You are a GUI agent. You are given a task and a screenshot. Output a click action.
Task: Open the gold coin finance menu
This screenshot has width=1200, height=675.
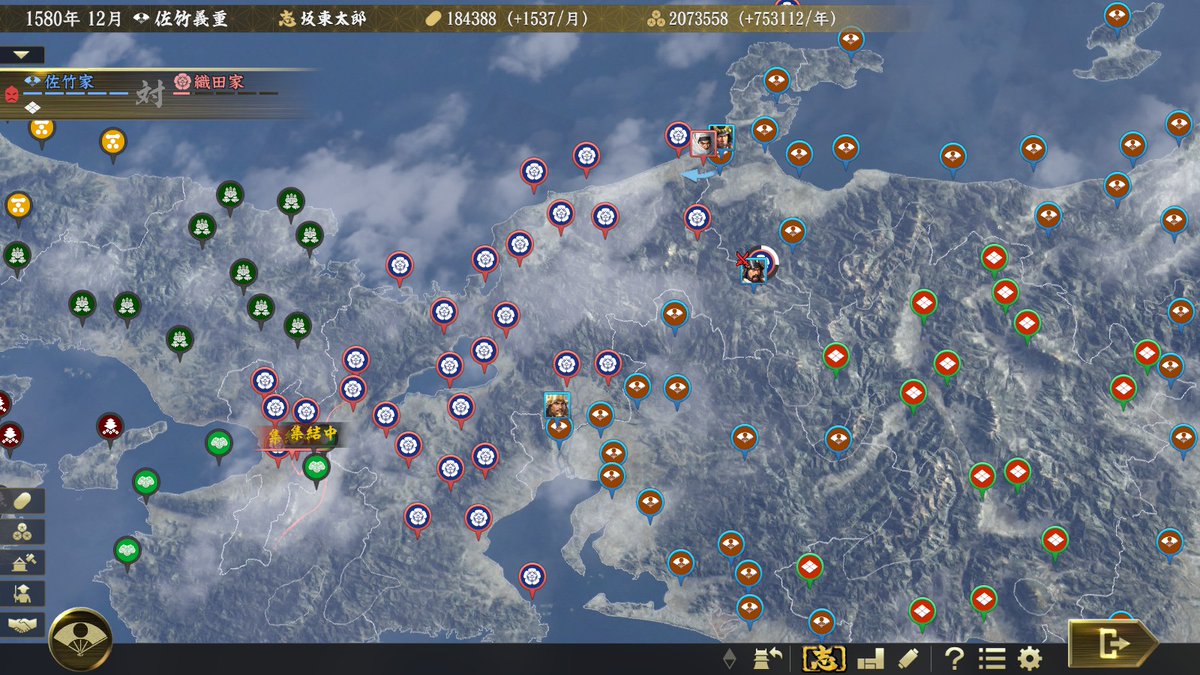pyautogui.click(x=22, y=501)
